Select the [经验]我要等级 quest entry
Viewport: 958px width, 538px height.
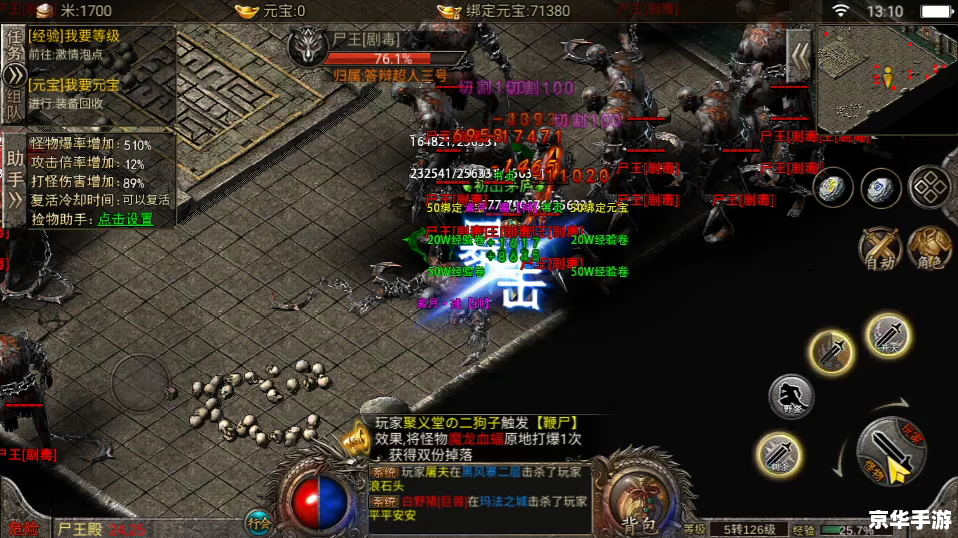pos(75,36)
